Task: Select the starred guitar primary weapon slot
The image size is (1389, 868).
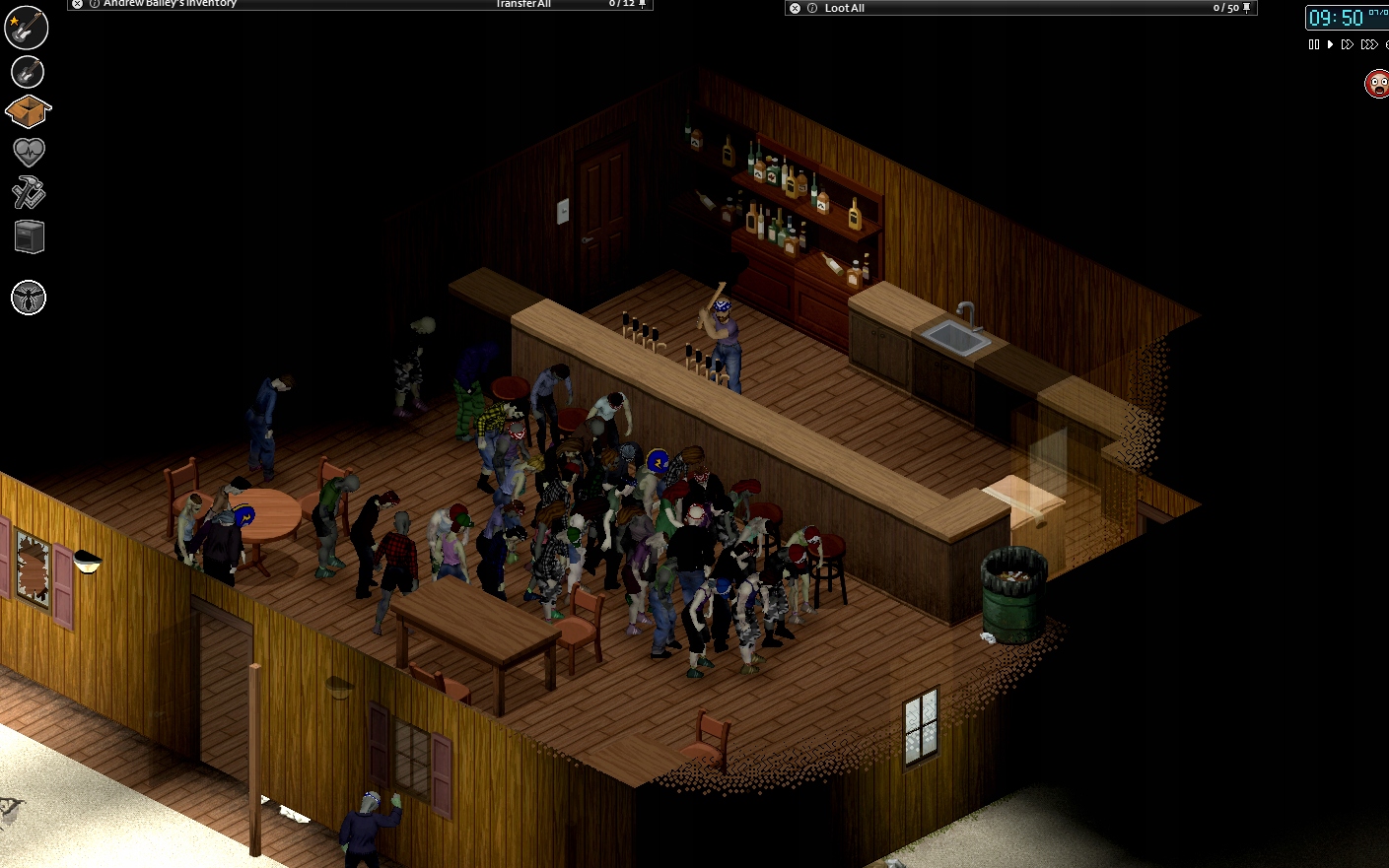Action: [x=27, y=28]
